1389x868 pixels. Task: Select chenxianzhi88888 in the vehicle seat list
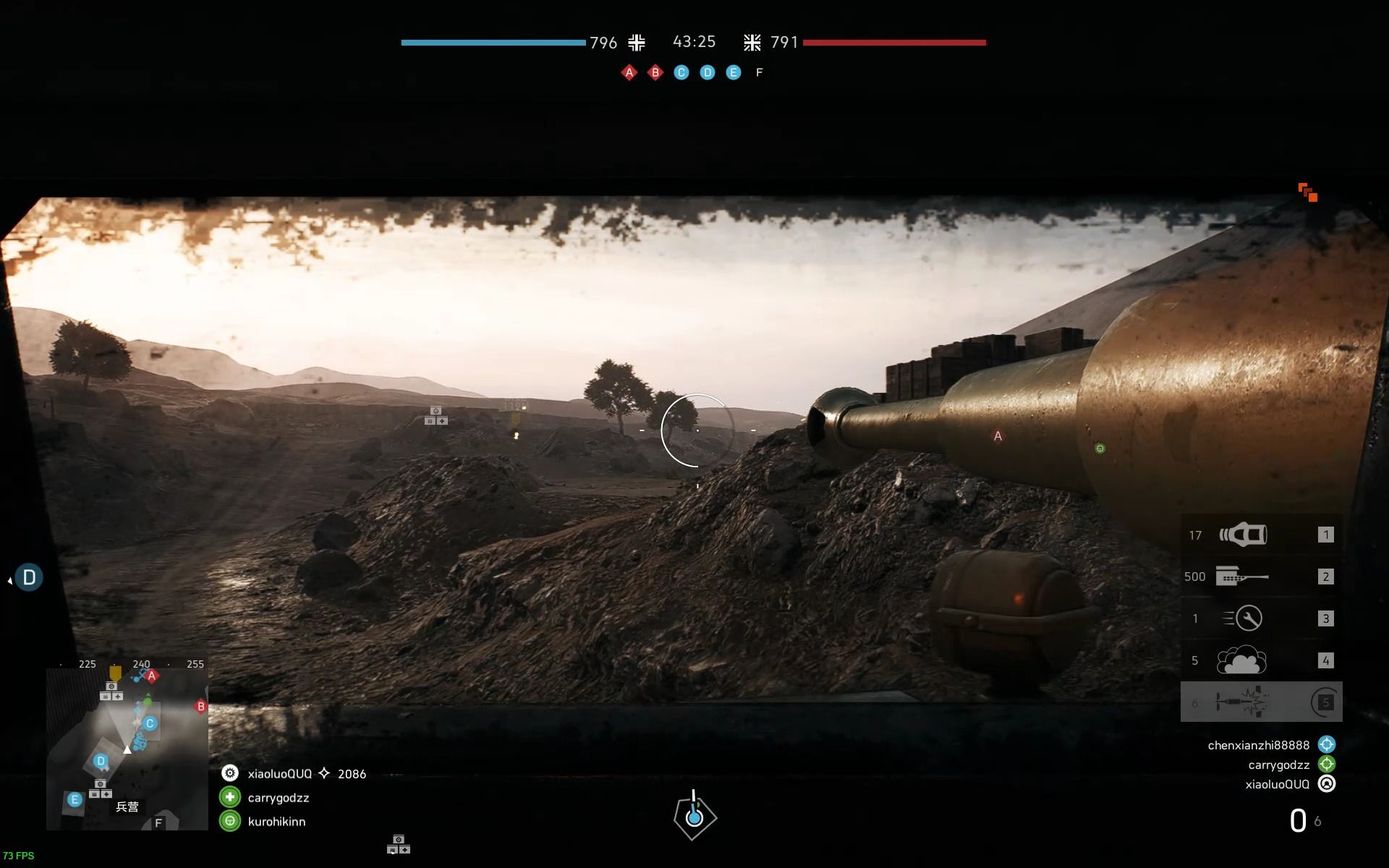1258,745
